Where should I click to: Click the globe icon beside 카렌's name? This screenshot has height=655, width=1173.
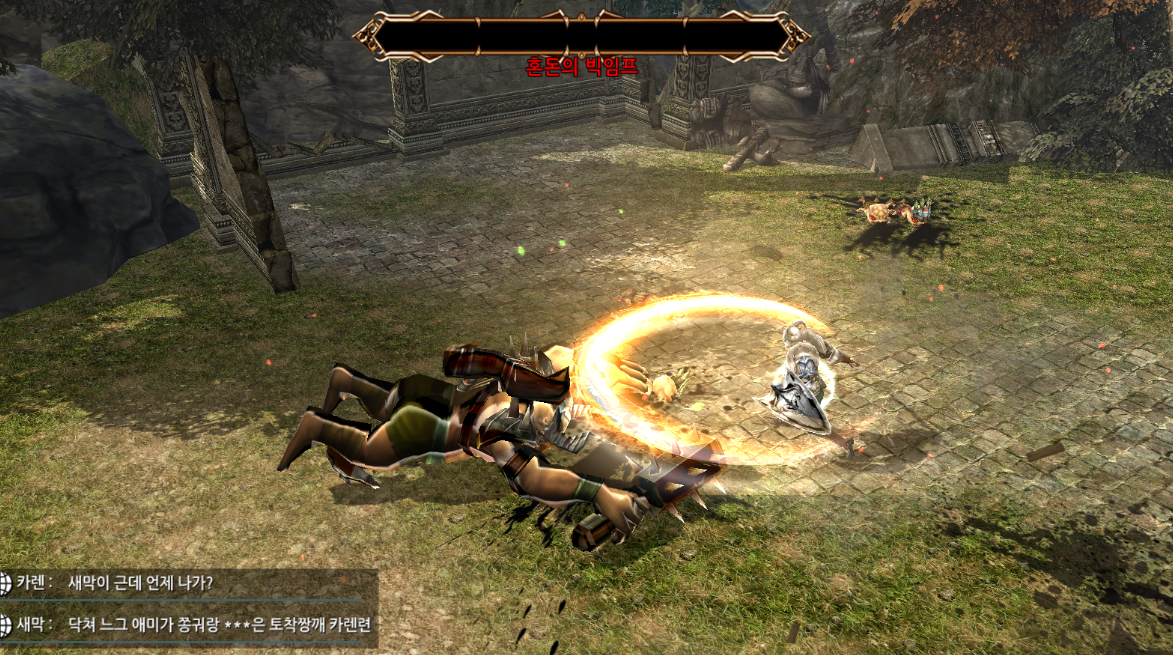5,583
